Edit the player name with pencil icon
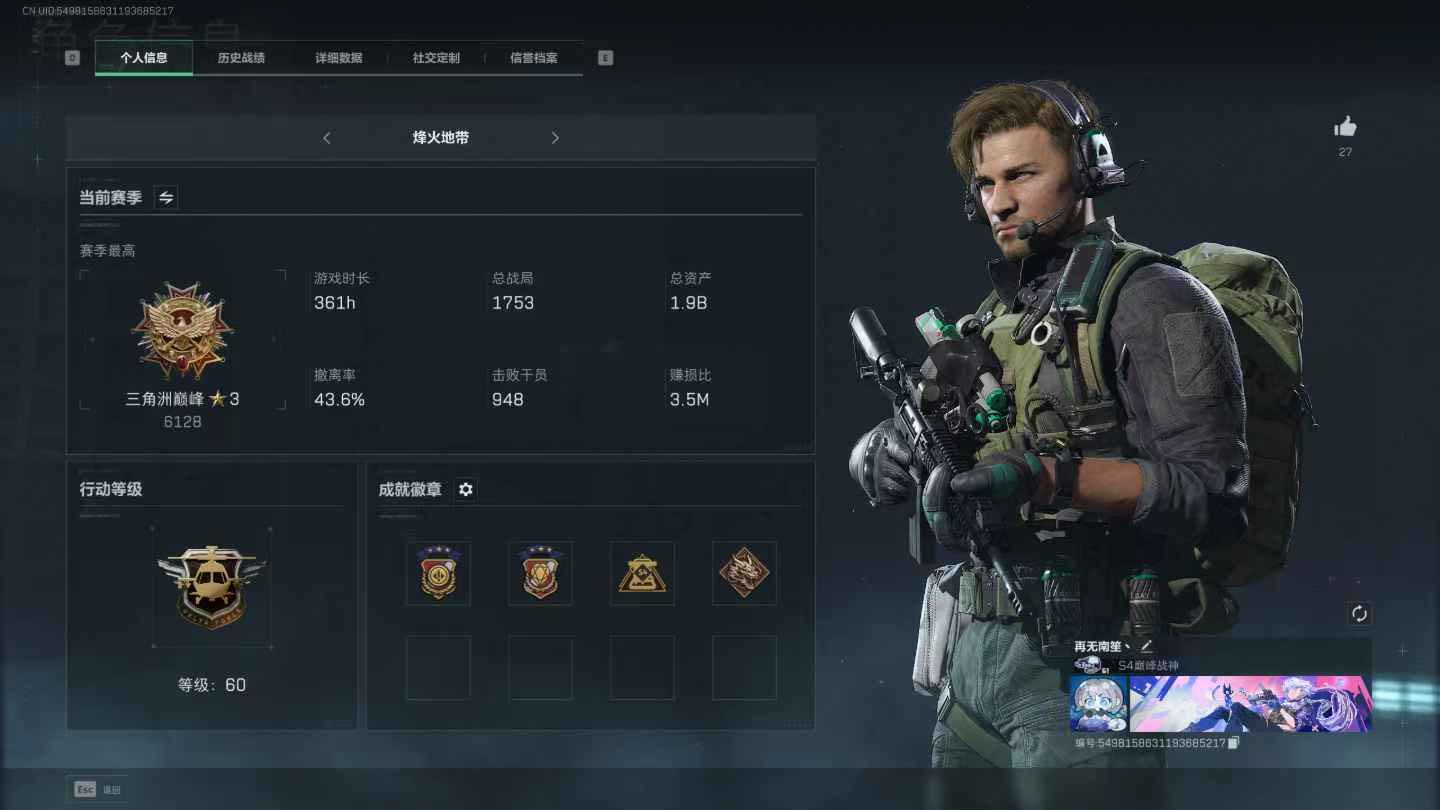 click(1146, 646)
